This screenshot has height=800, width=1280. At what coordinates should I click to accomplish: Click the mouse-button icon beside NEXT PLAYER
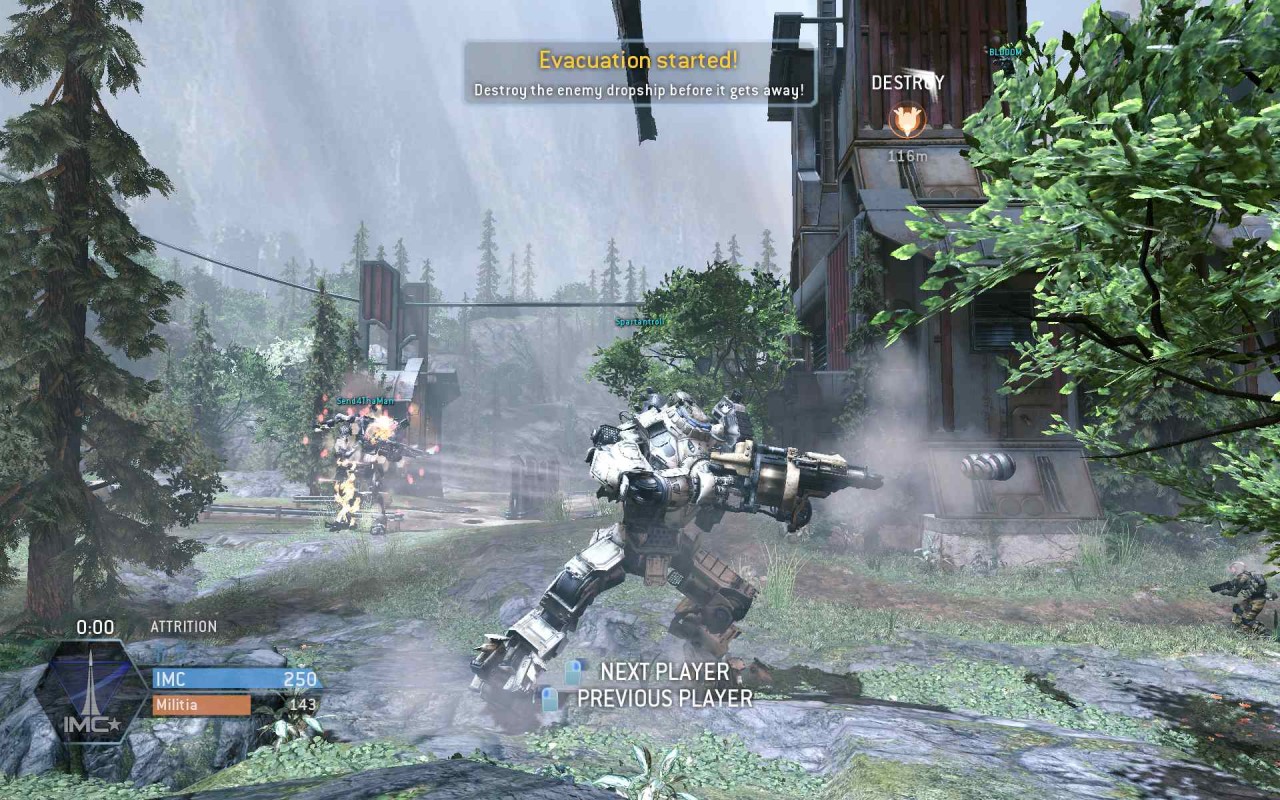(573, 672)
